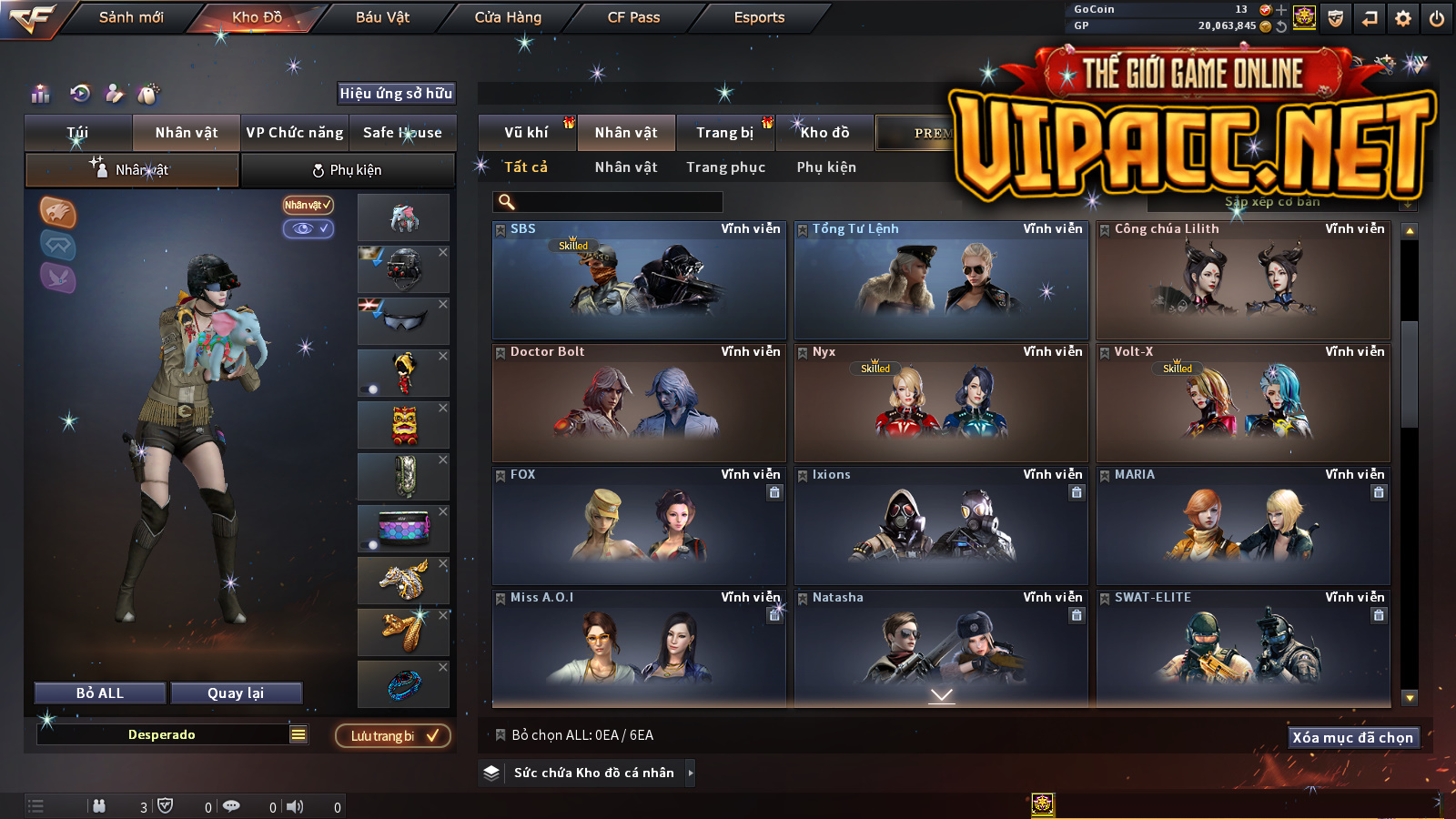Click the power exit button
The width and height of the screenshot is (1456, 819).
[1437, 18]
